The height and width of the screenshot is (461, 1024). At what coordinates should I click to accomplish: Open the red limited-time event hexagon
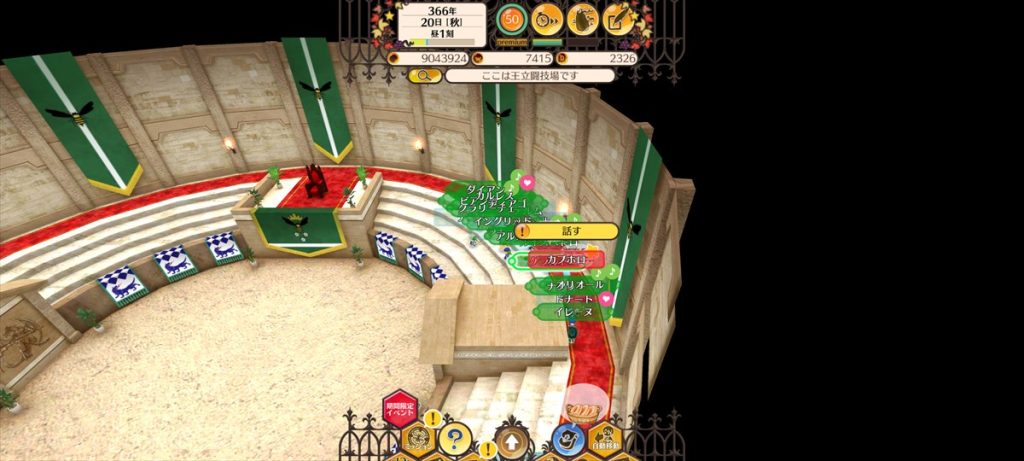(400, 409)
